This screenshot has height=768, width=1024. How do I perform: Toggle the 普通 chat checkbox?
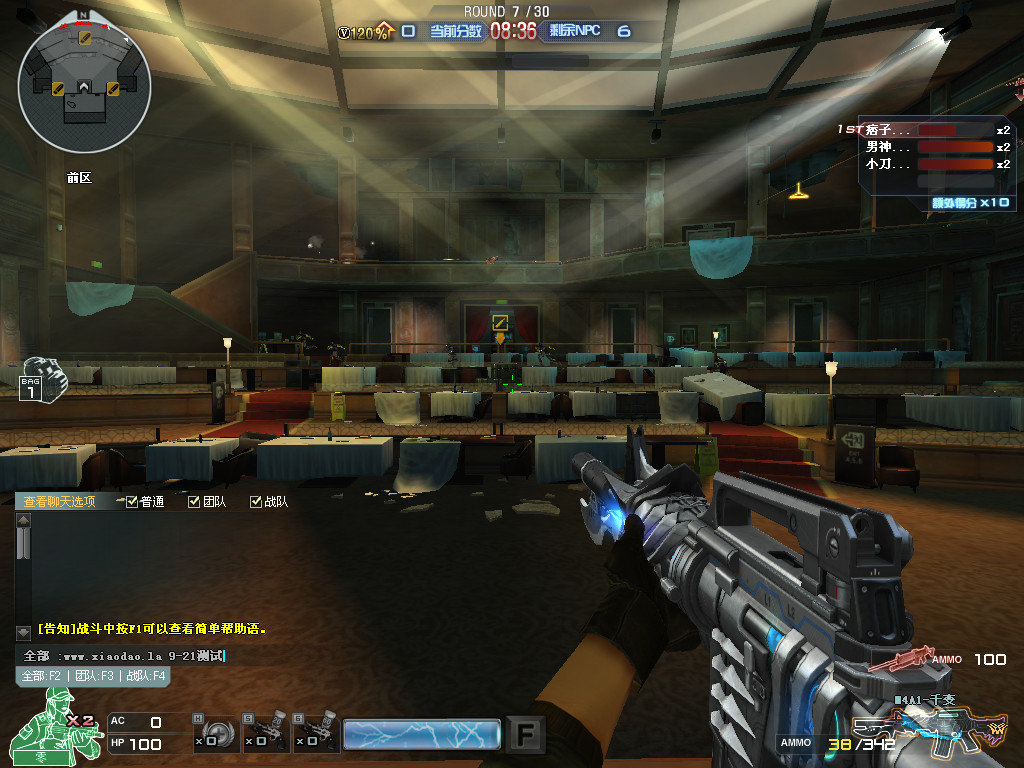133,502
